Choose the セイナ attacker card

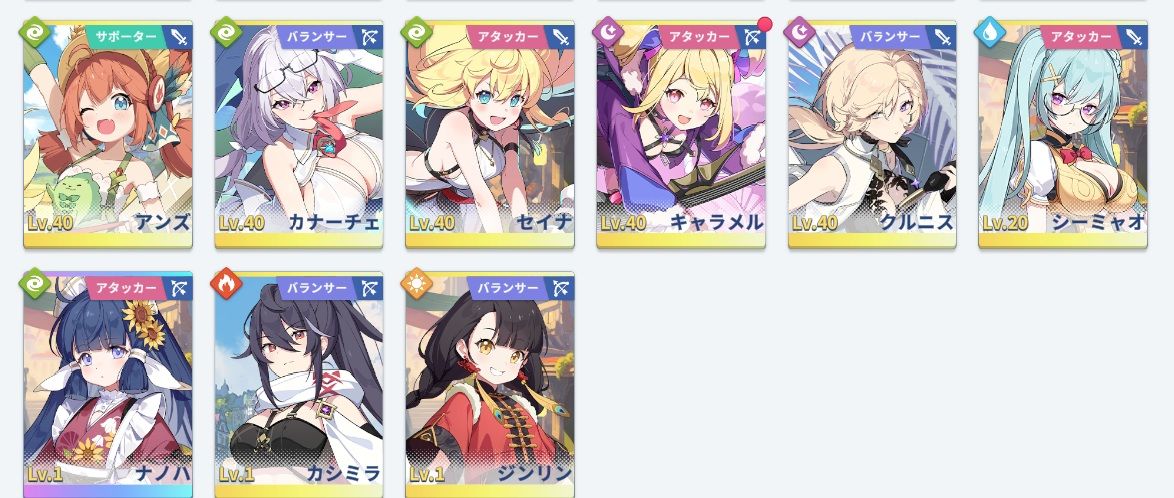click(x=490, y=135)
